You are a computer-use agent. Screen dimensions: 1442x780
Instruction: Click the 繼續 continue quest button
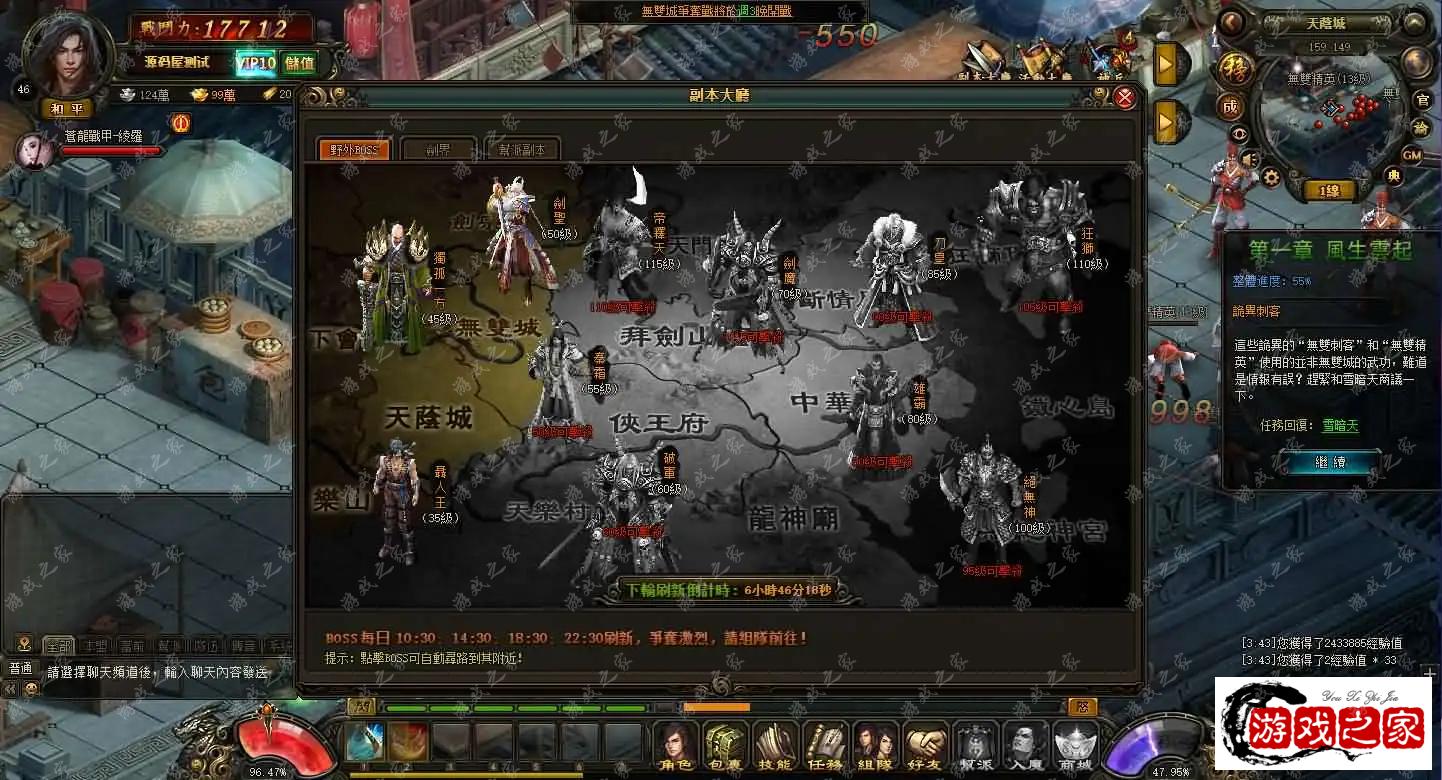point(1329,462)
